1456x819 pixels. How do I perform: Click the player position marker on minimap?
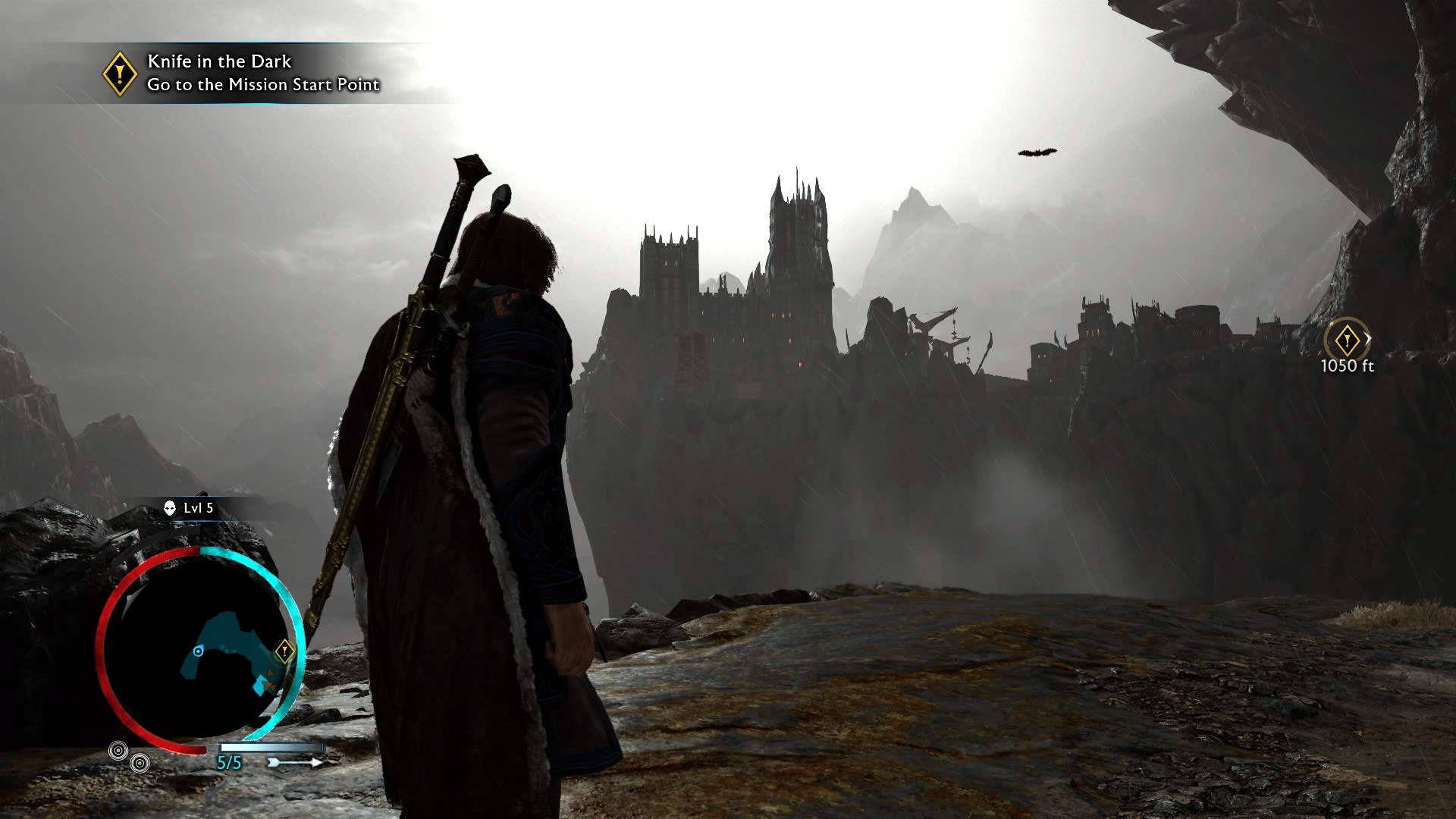(199, 651)
